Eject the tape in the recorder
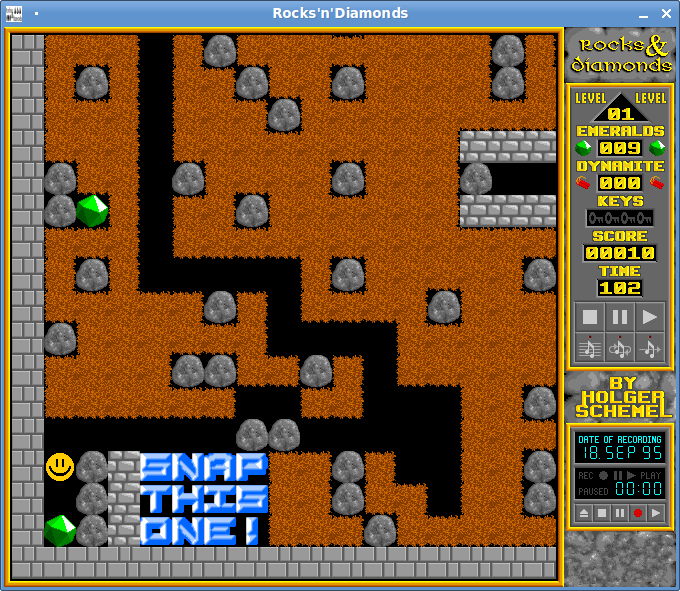This screenshot has height=591, width=680. click(x=584, y=513)
